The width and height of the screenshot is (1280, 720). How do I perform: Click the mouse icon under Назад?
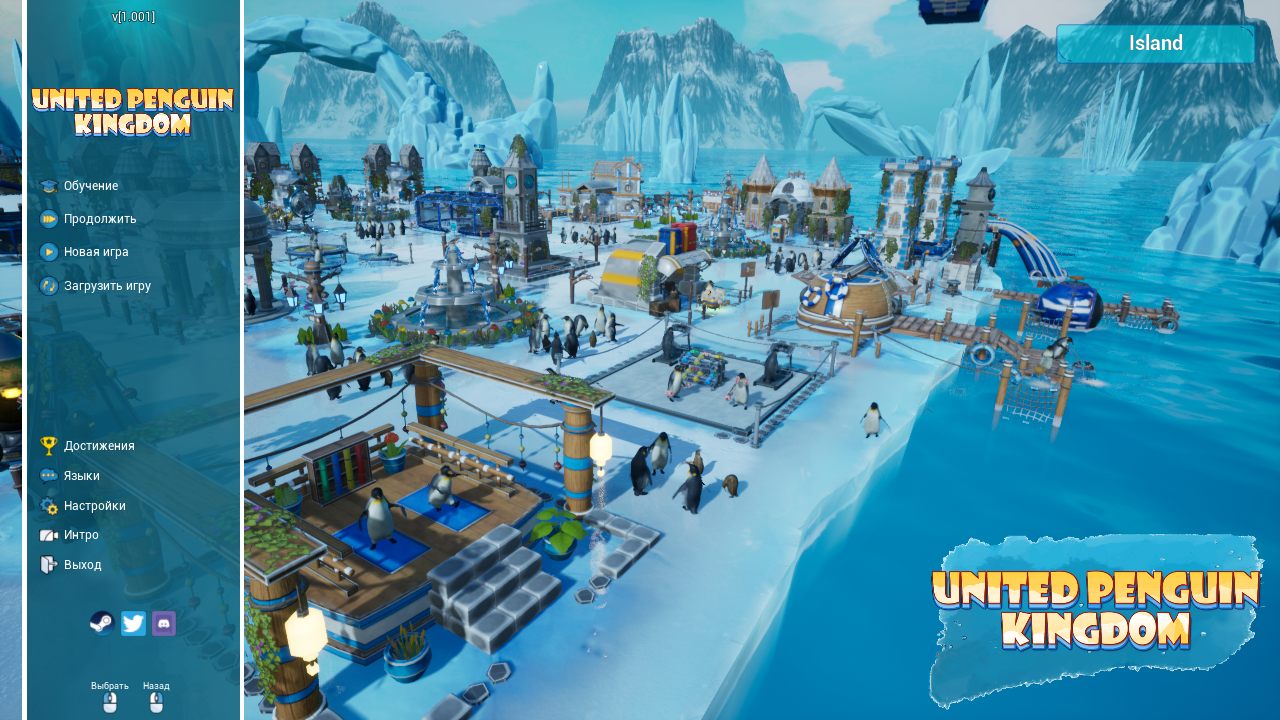(x=157, y=701)
